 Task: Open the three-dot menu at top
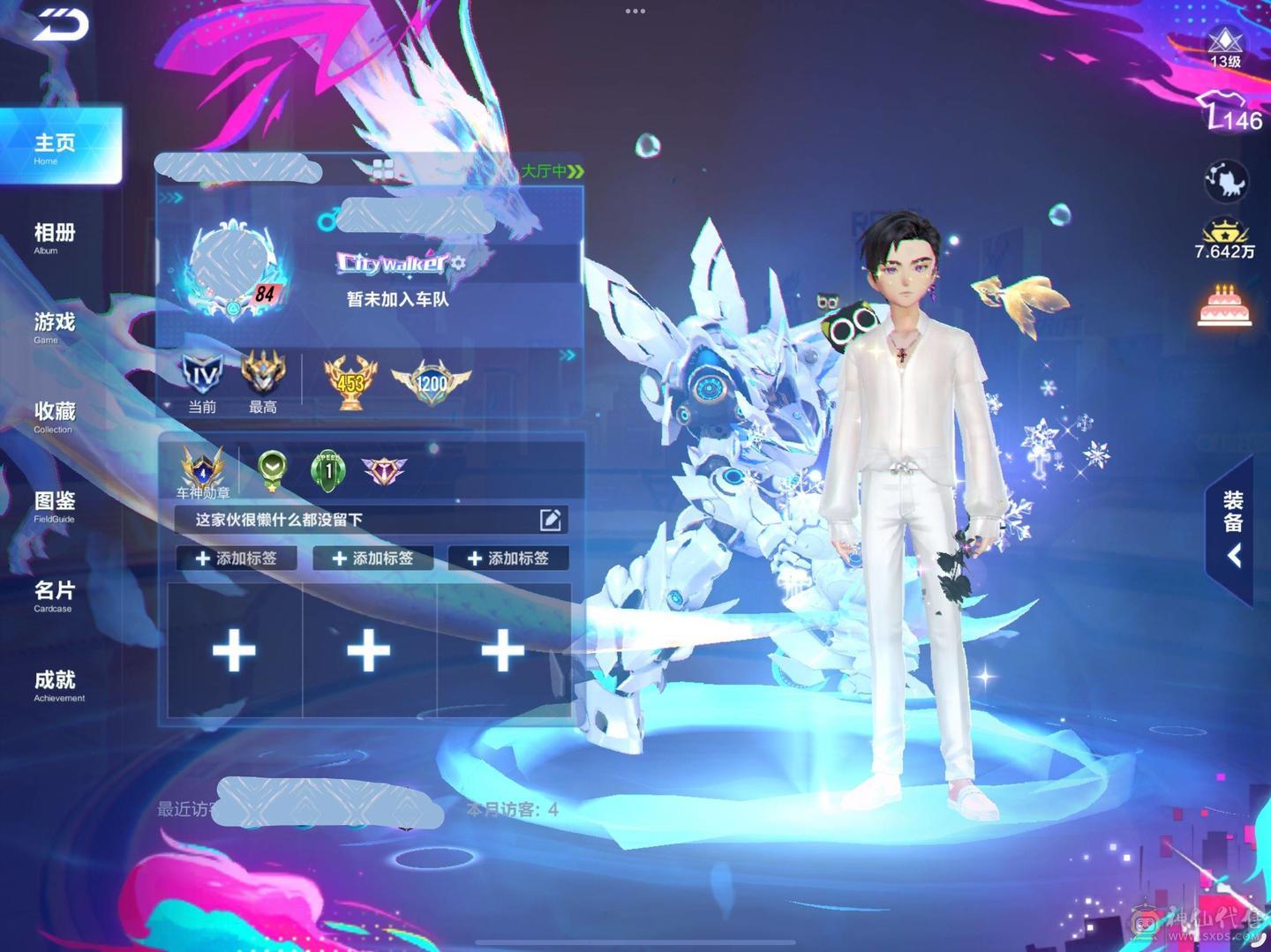[x=635, y=11]
